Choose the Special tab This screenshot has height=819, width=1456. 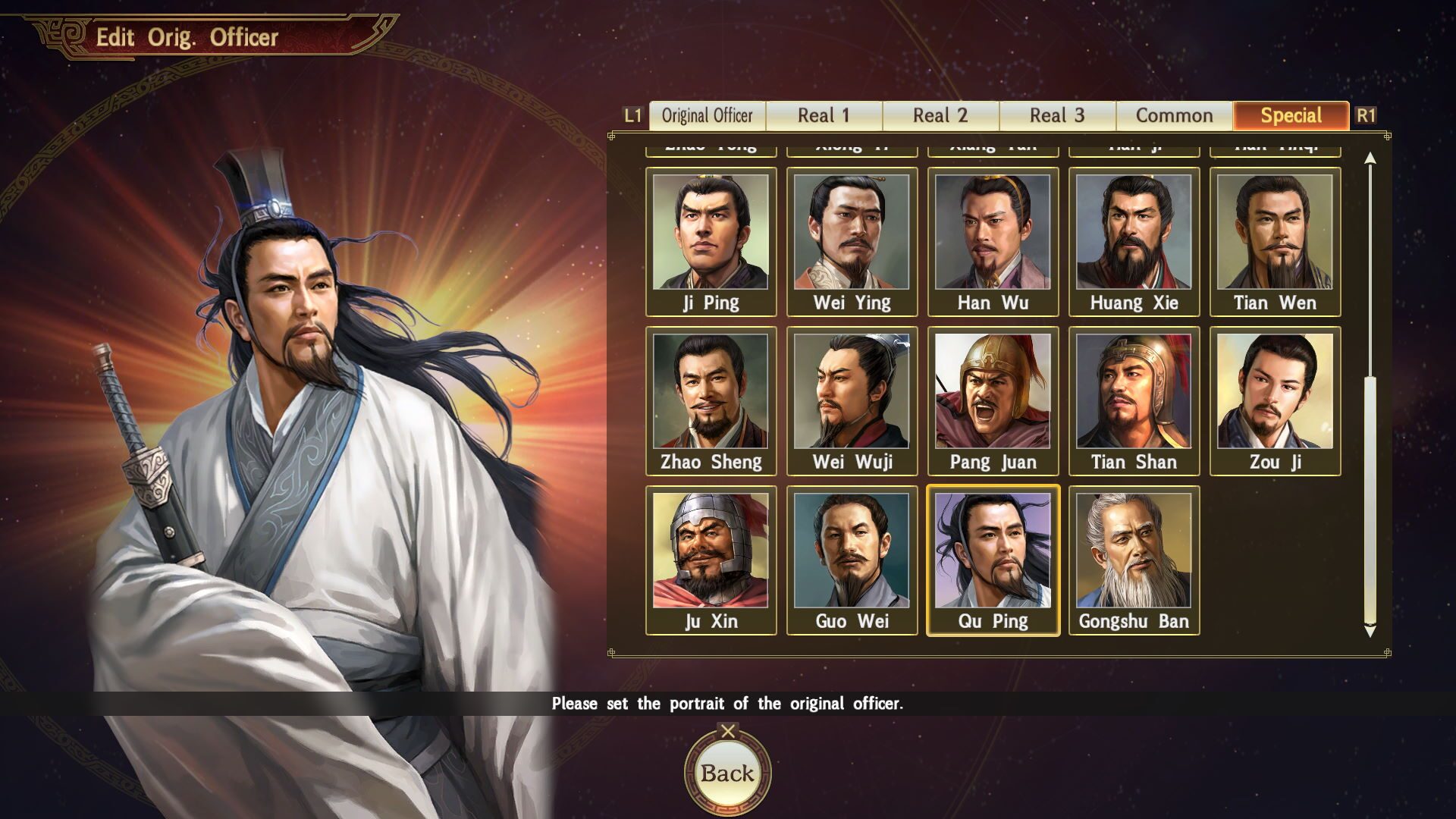coord(1291,116)
